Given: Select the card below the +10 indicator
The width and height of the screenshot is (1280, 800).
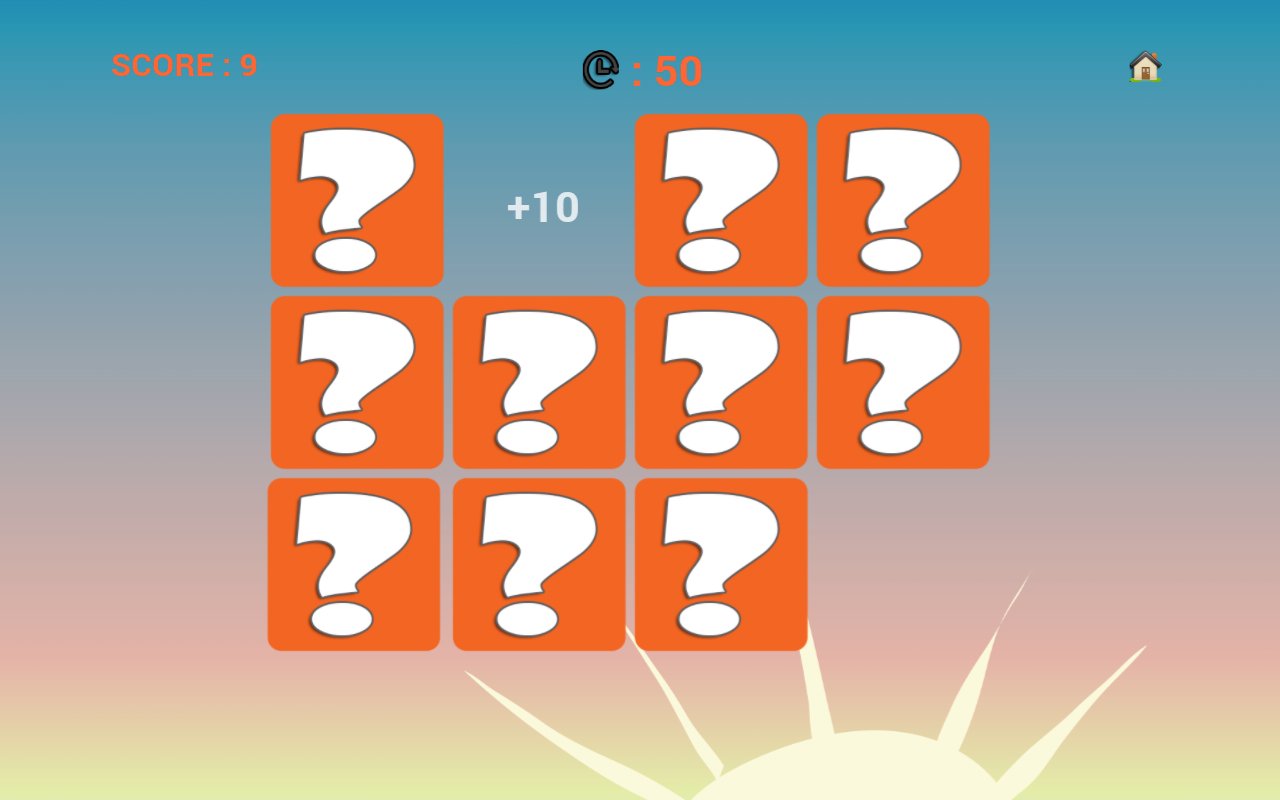Looking at the screenshot, I should (538, 380).
